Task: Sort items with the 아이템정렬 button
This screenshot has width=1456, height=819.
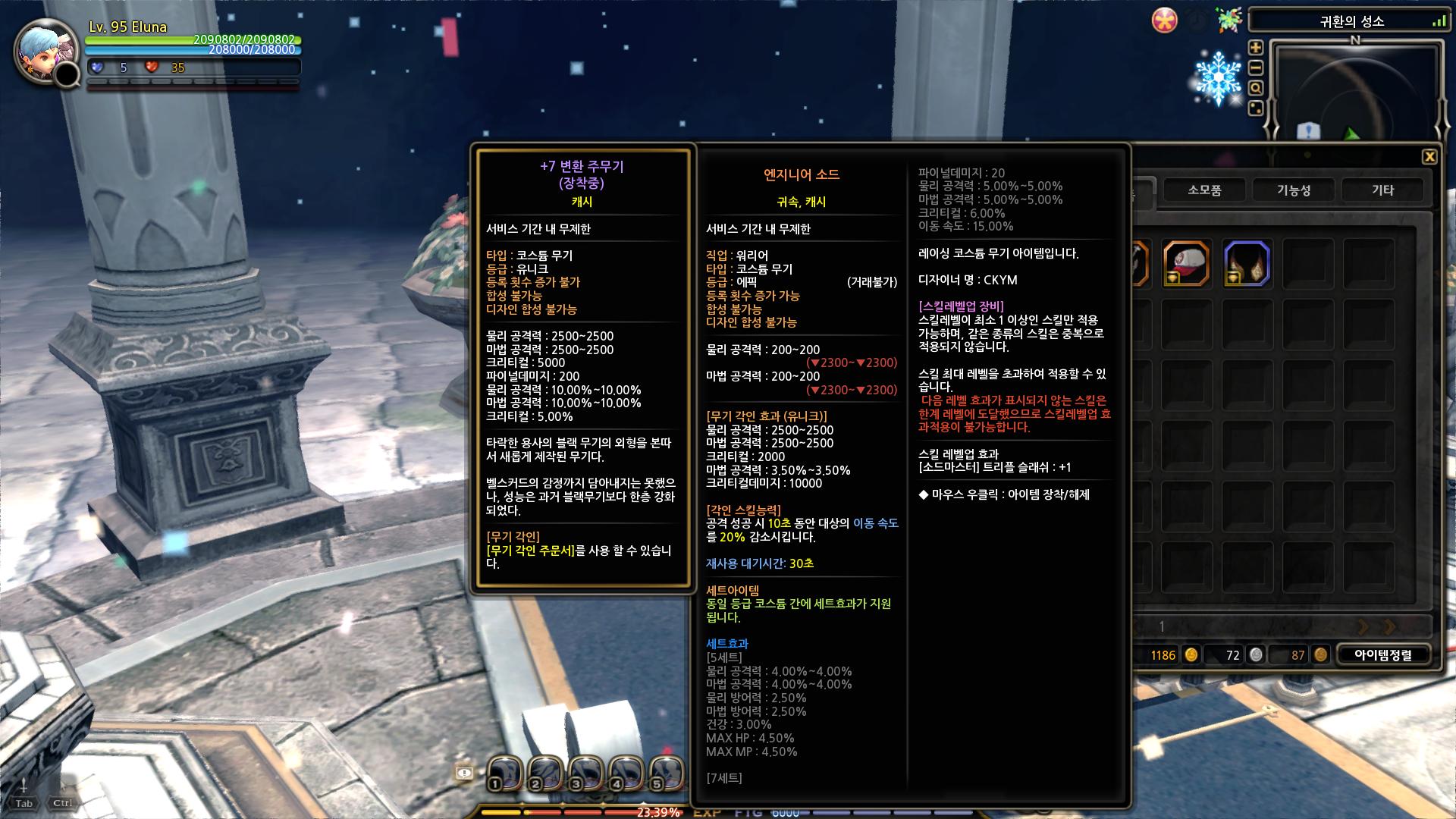Action: [1383, 655]
